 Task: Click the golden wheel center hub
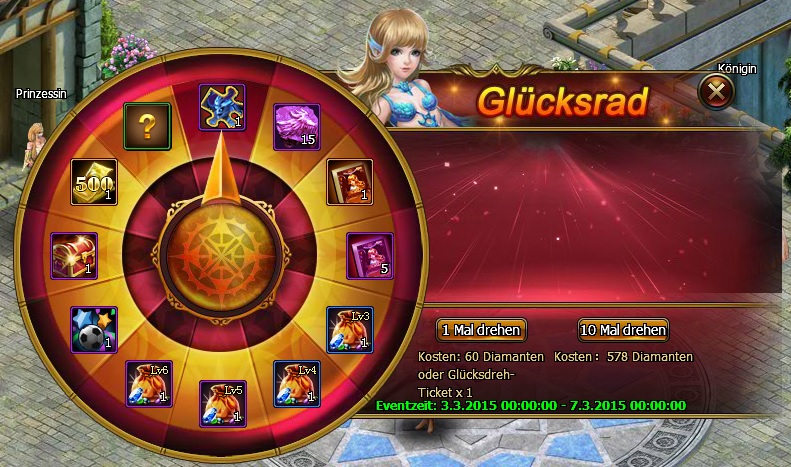coord(222,255)
